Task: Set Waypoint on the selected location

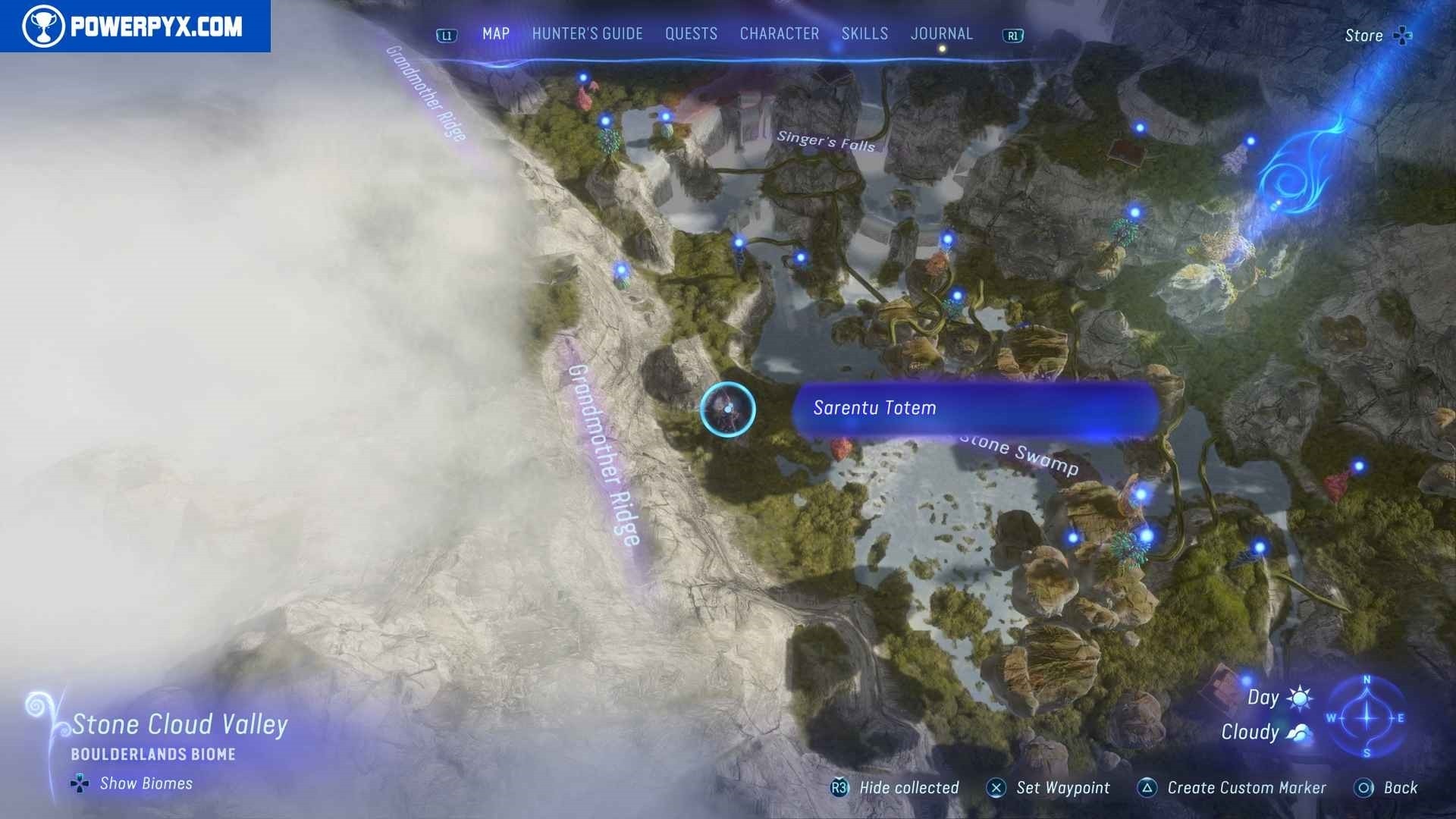Action: (1048, 788)
